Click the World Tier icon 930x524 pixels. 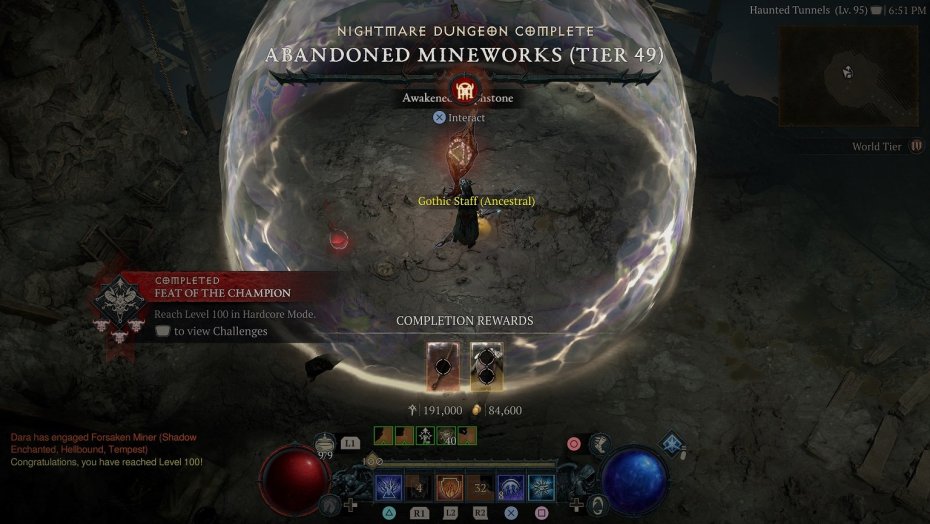point(917,146)
